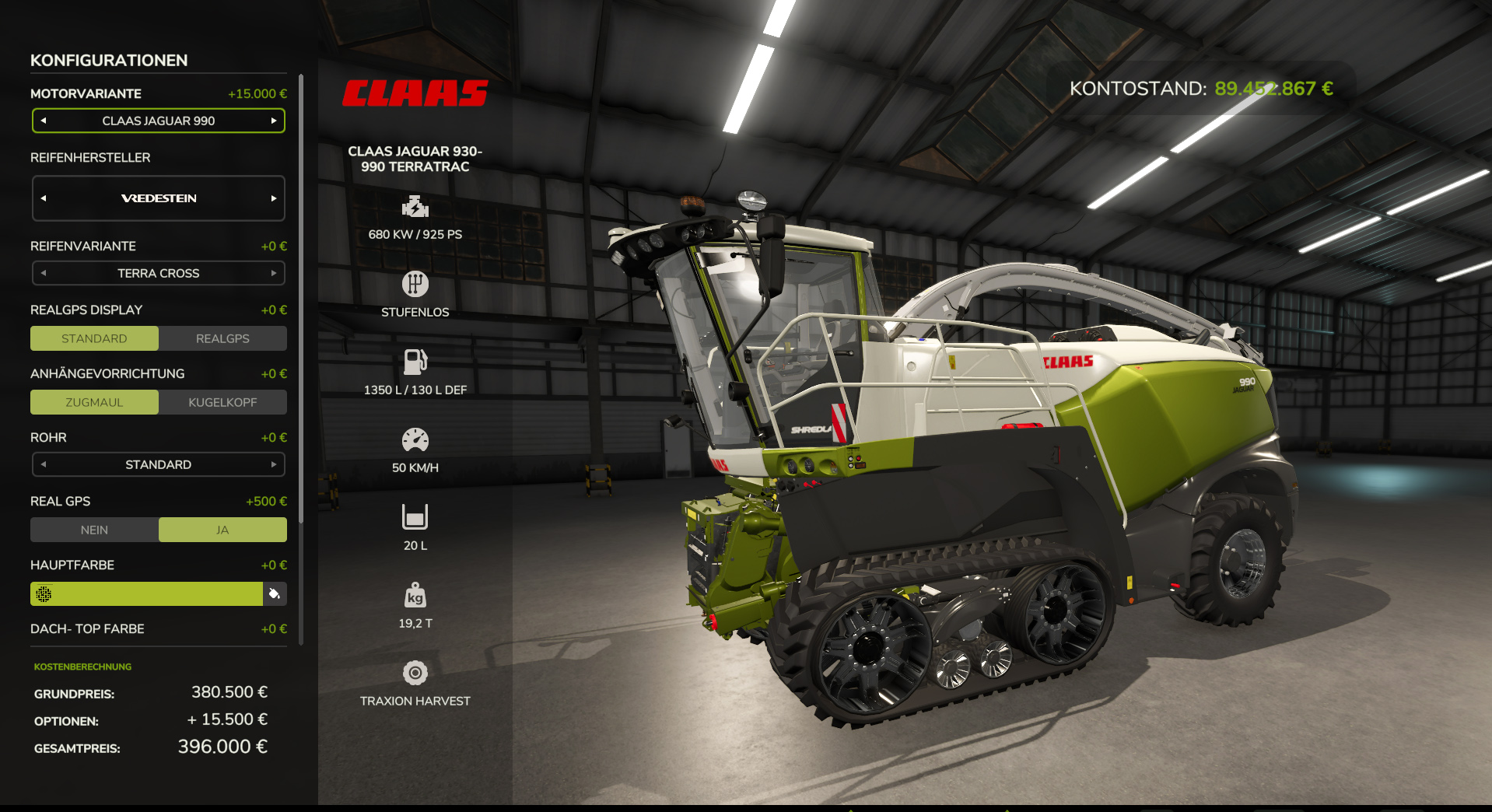This screenshot has width=1492, height=812.
Task: Select previous Rohr pipe variant
Action: [x=44, y=464]
